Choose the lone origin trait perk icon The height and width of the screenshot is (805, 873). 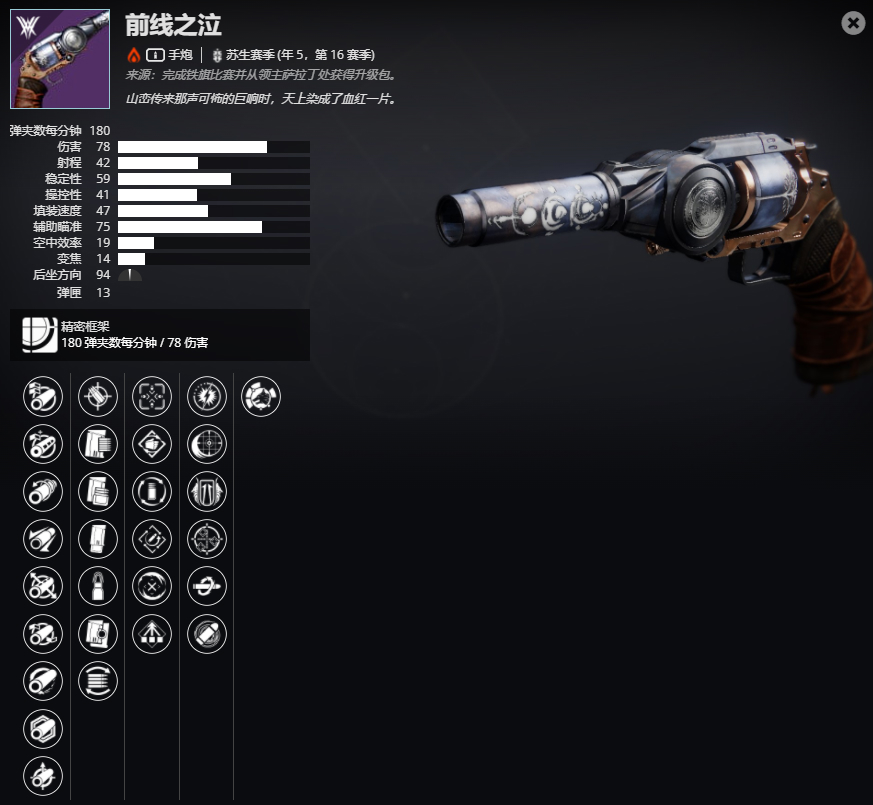tap(261, 397)
